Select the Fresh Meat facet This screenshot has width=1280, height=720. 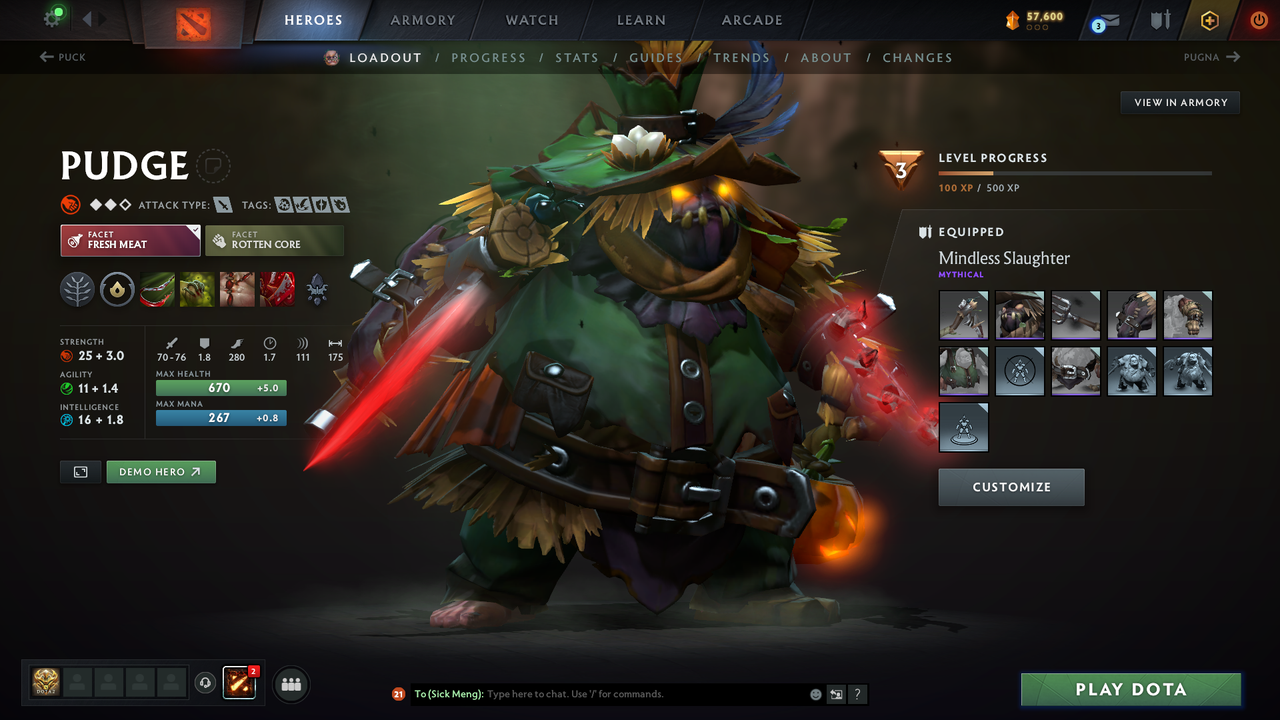point(130,240)
